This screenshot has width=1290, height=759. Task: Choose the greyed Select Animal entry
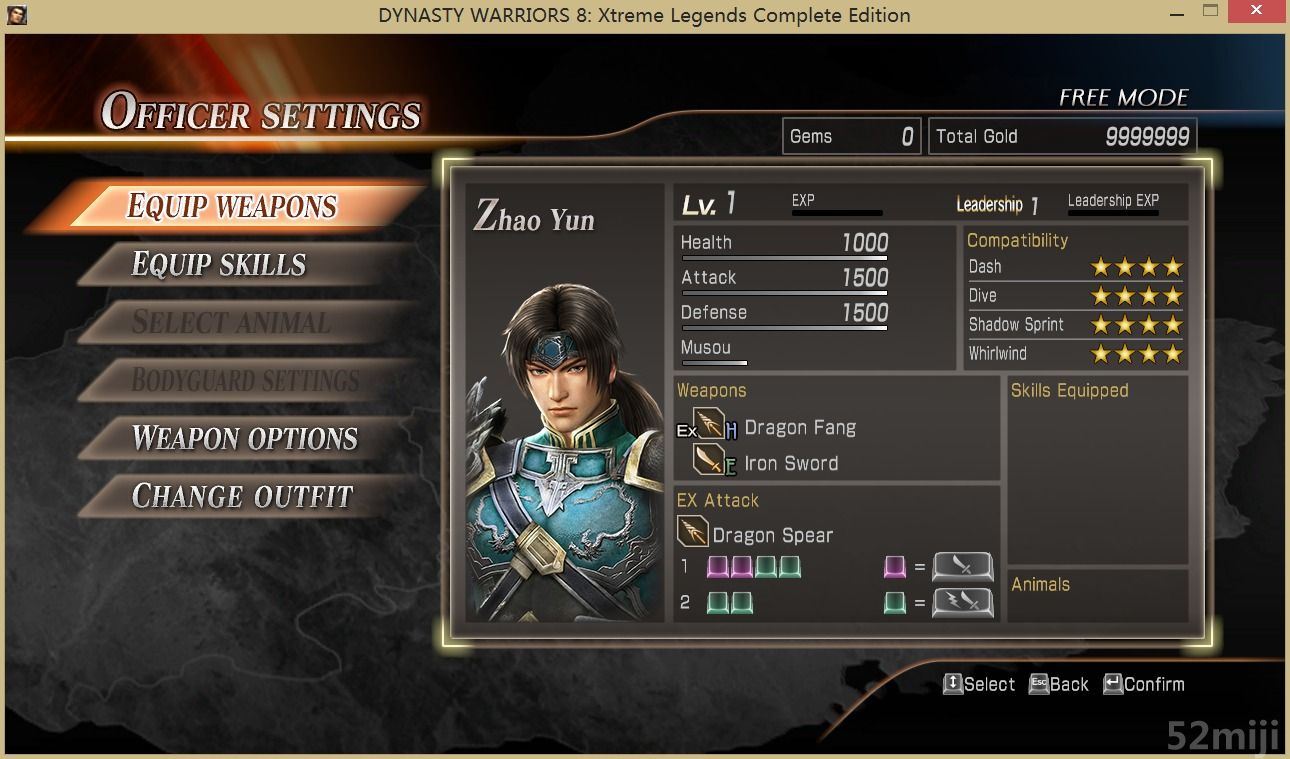click(x=231, y=323)
